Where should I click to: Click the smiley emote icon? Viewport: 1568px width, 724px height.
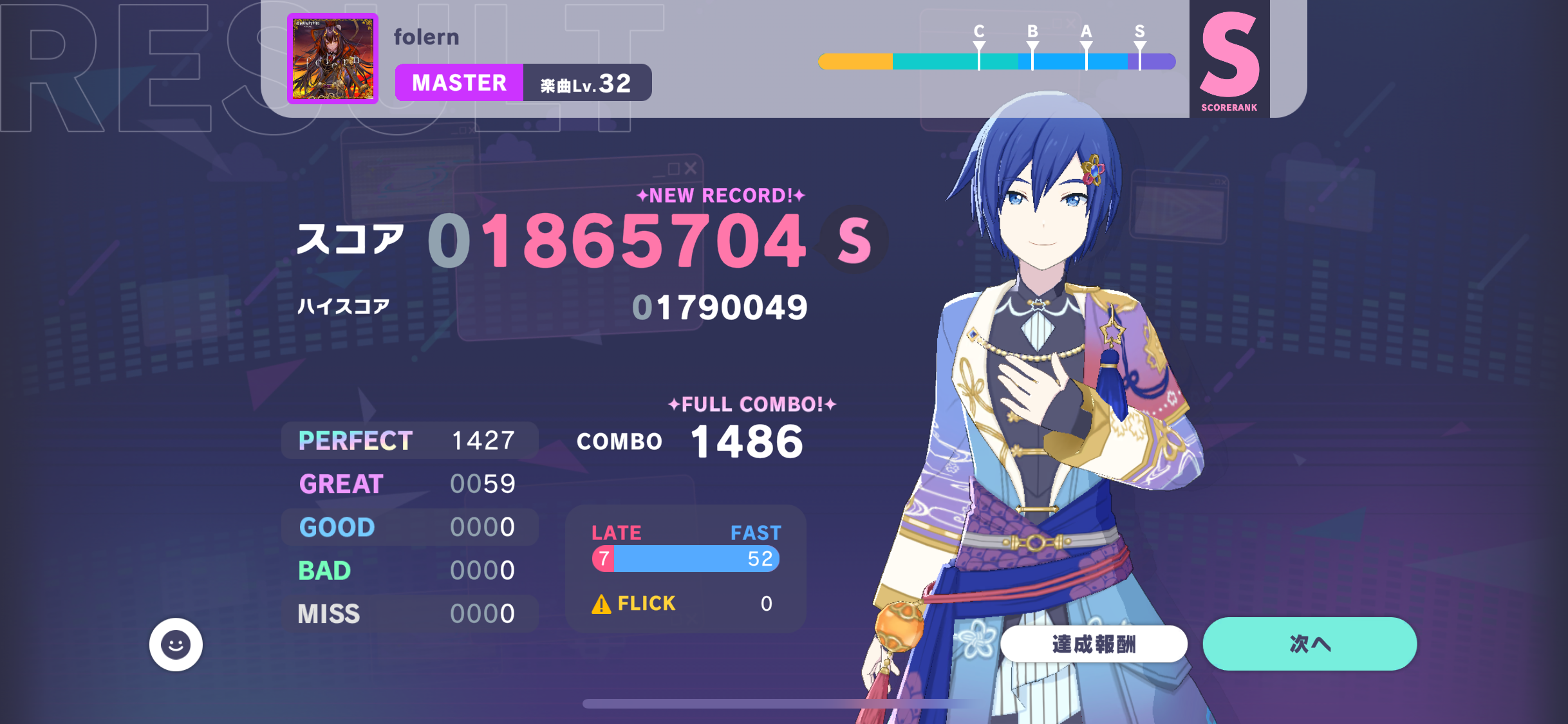(176, 644)
